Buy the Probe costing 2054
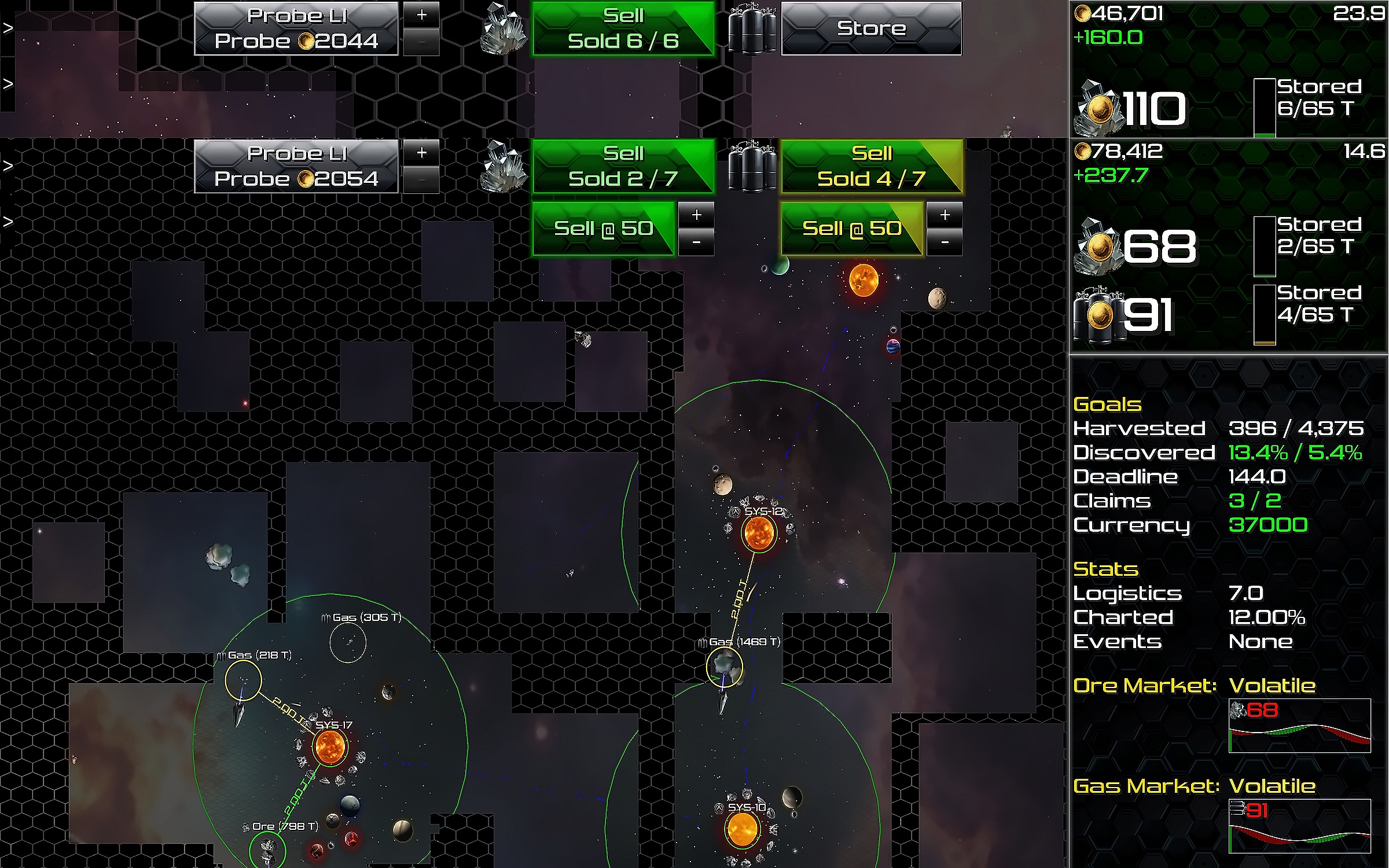The width and height of the screenshot is (1389, 868). coord(296,166)
